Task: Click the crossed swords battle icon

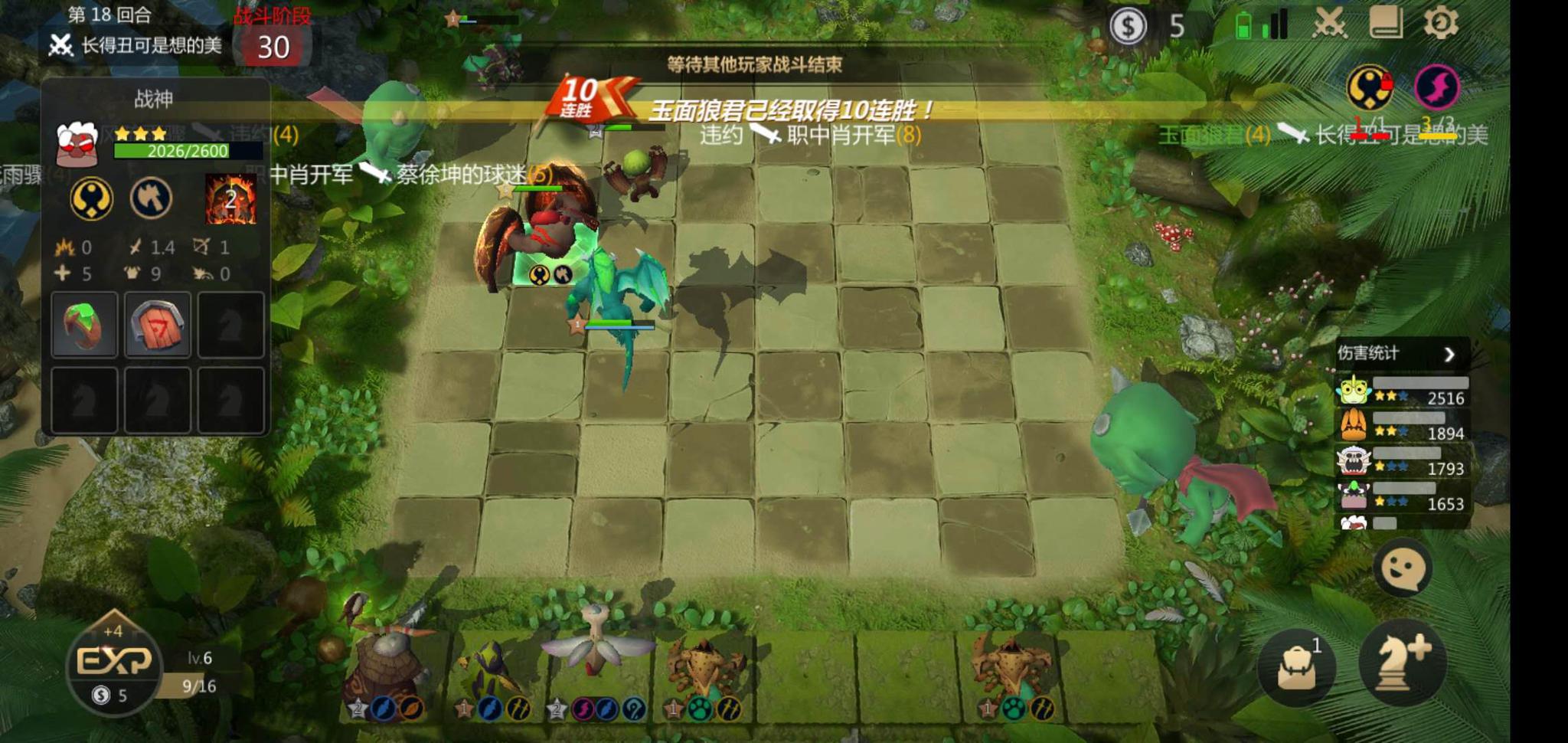Action: [1329, 23]
